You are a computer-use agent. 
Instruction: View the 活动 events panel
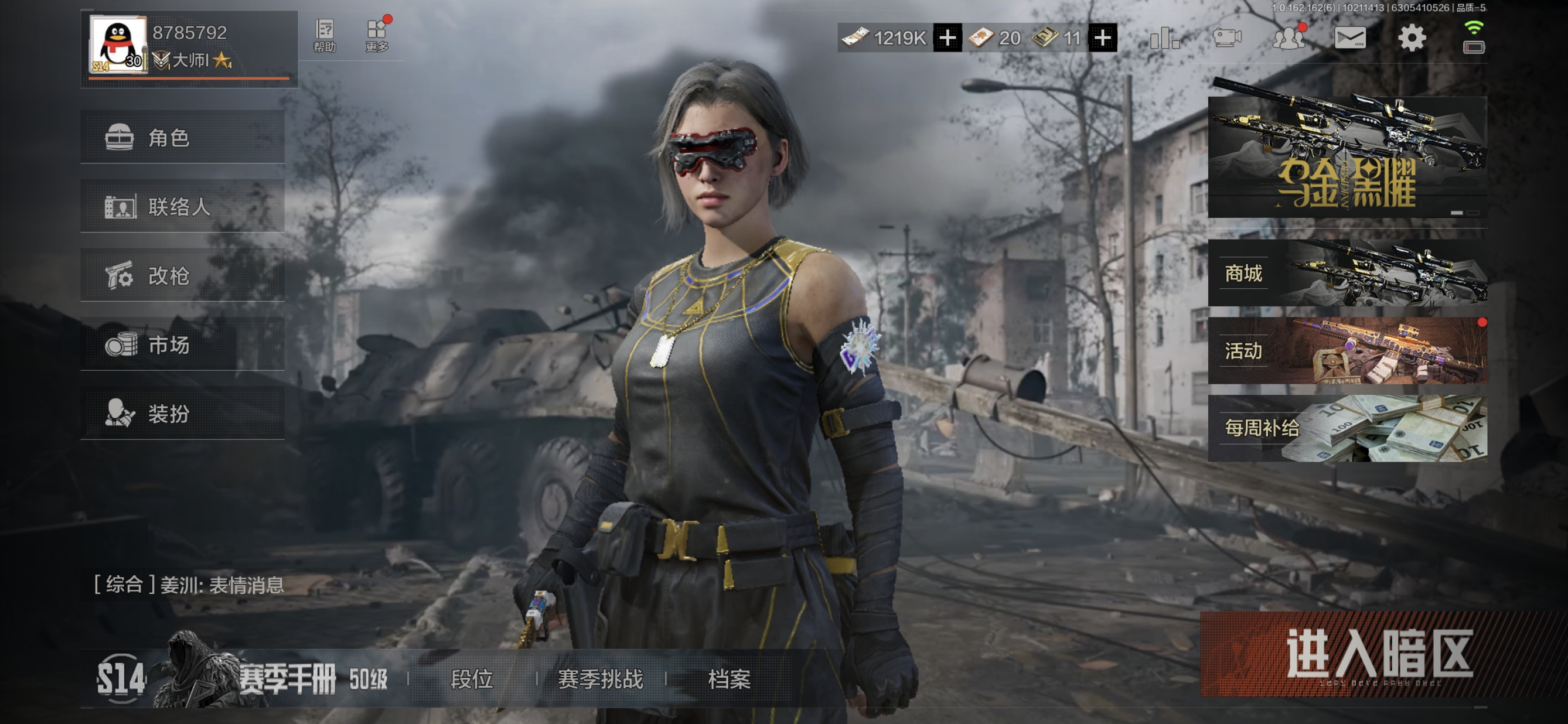tap(1347, 350)
